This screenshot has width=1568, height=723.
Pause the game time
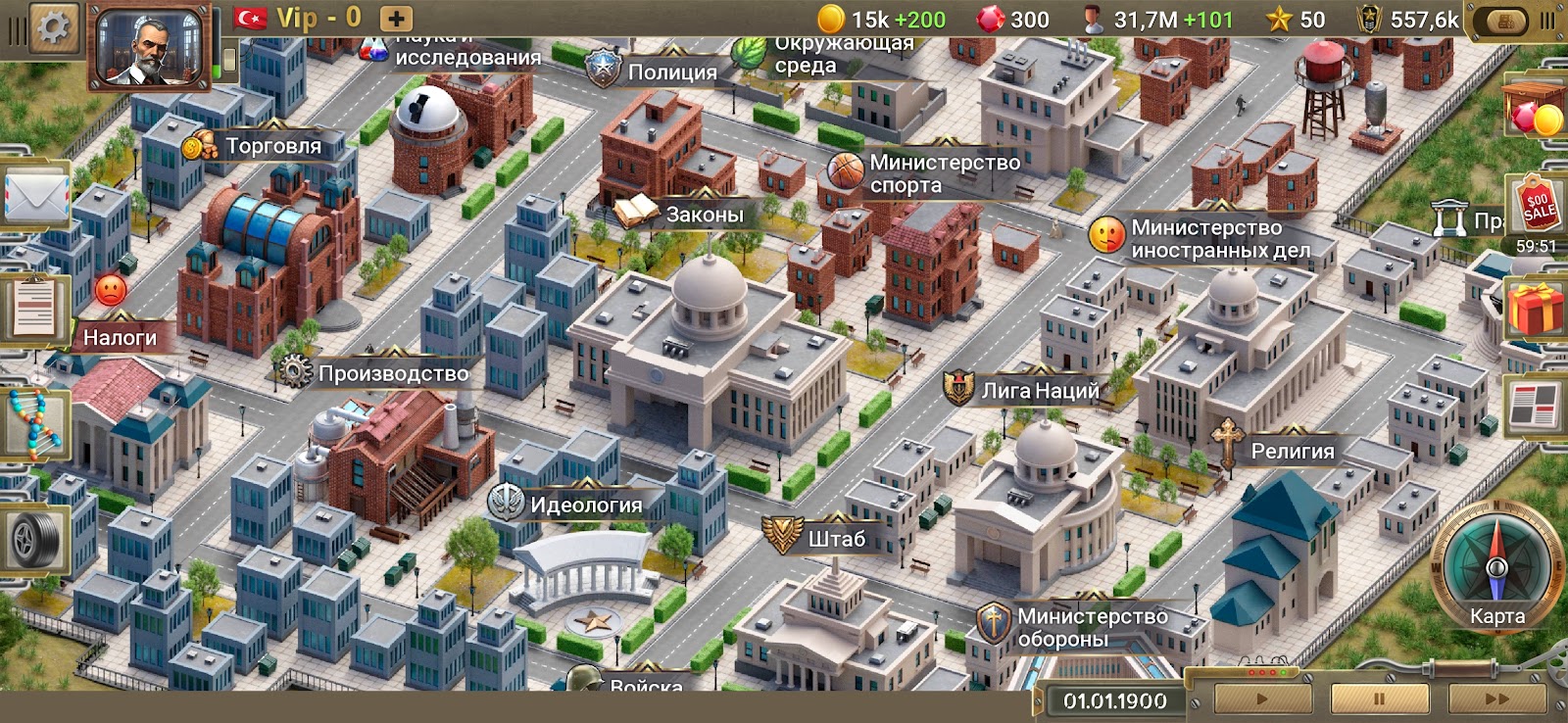[1378, 699]
